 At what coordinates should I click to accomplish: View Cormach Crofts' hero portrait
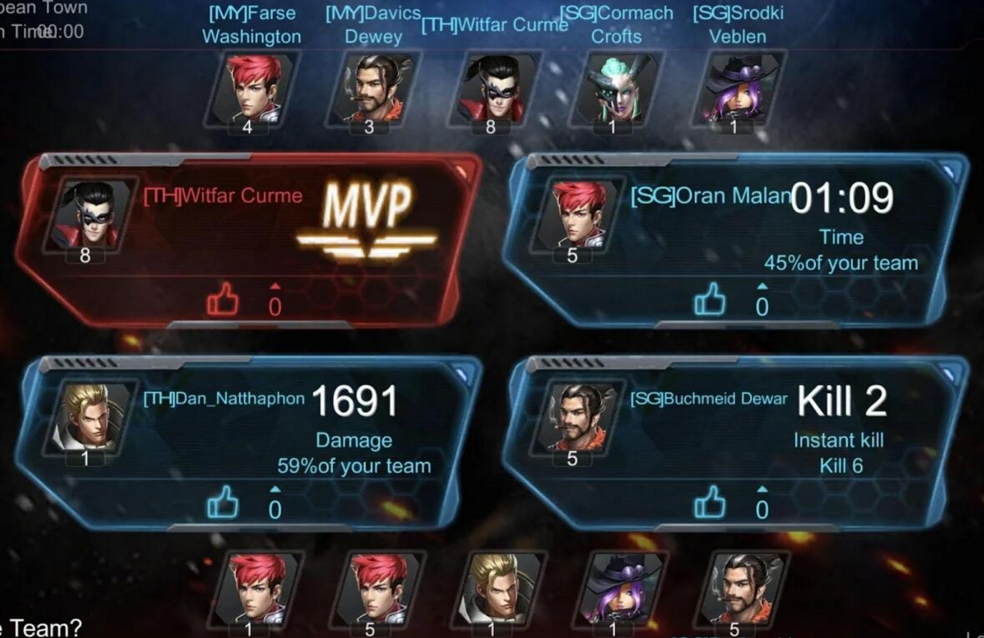(612, 89)
